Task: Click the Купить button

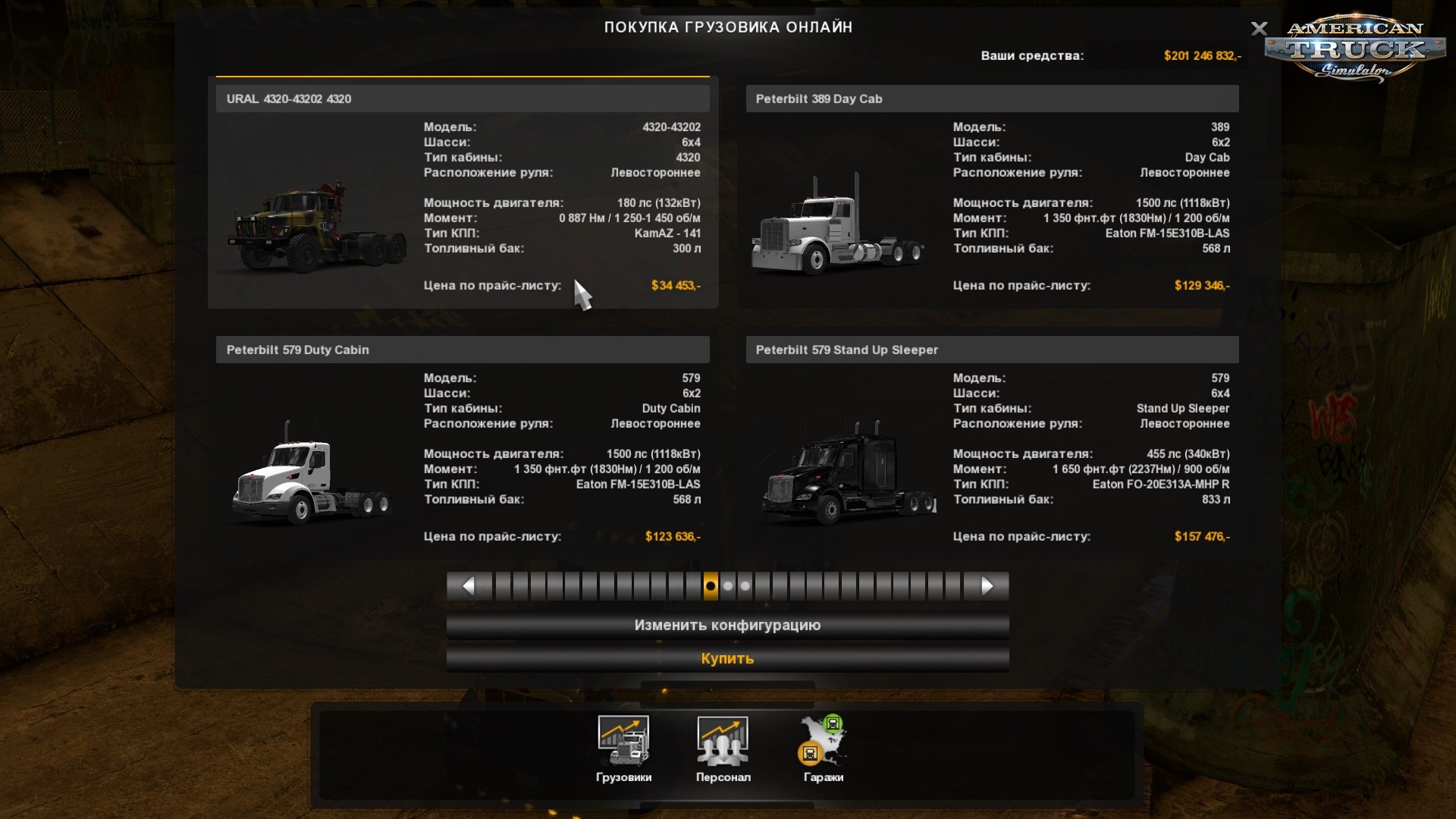Action: coord(728,658)
